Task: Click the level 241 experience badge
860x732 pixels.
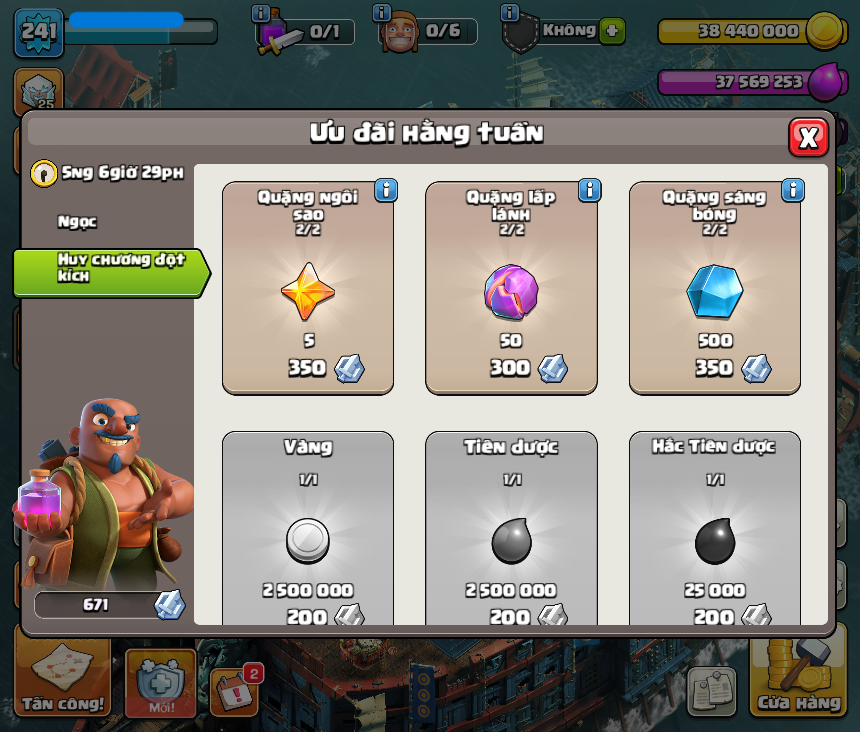Action: (x=39, y=33)
